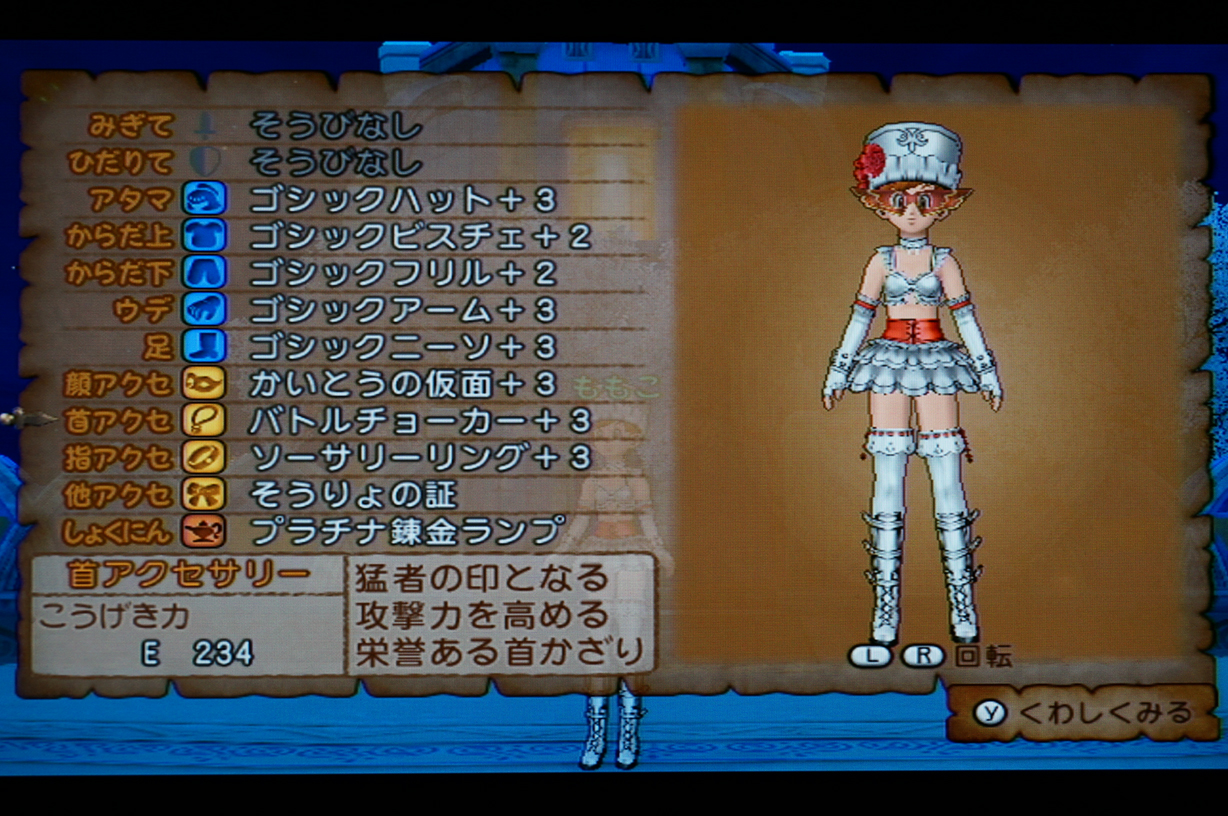Open the くわしくみる detail view

[x=1085, y=712]
